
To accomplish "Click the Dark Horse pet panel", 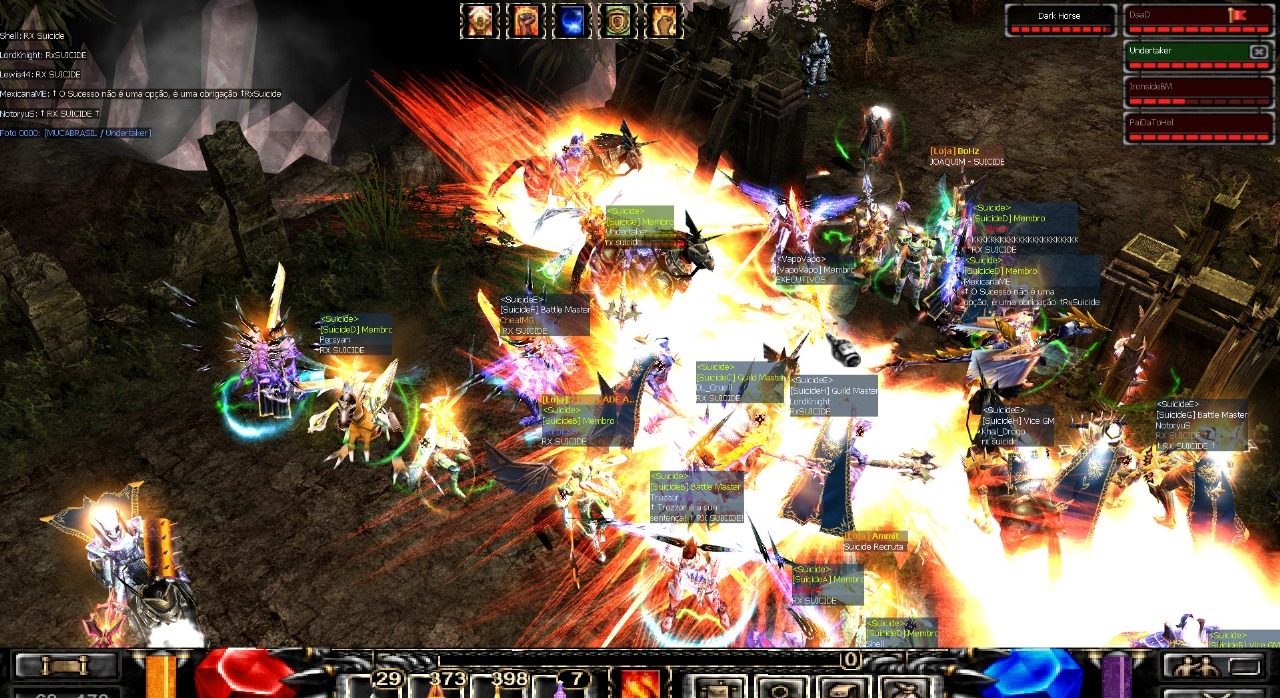I will [1060, 19].
